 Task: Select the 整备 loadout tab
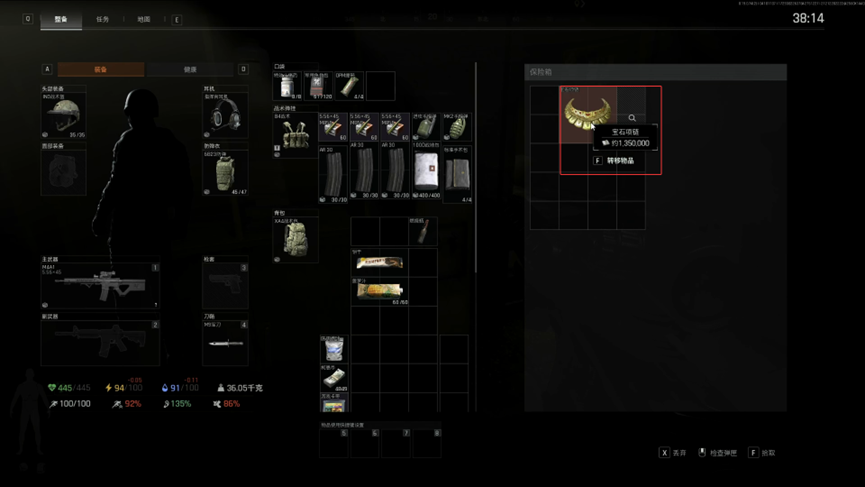pos(61,19)
